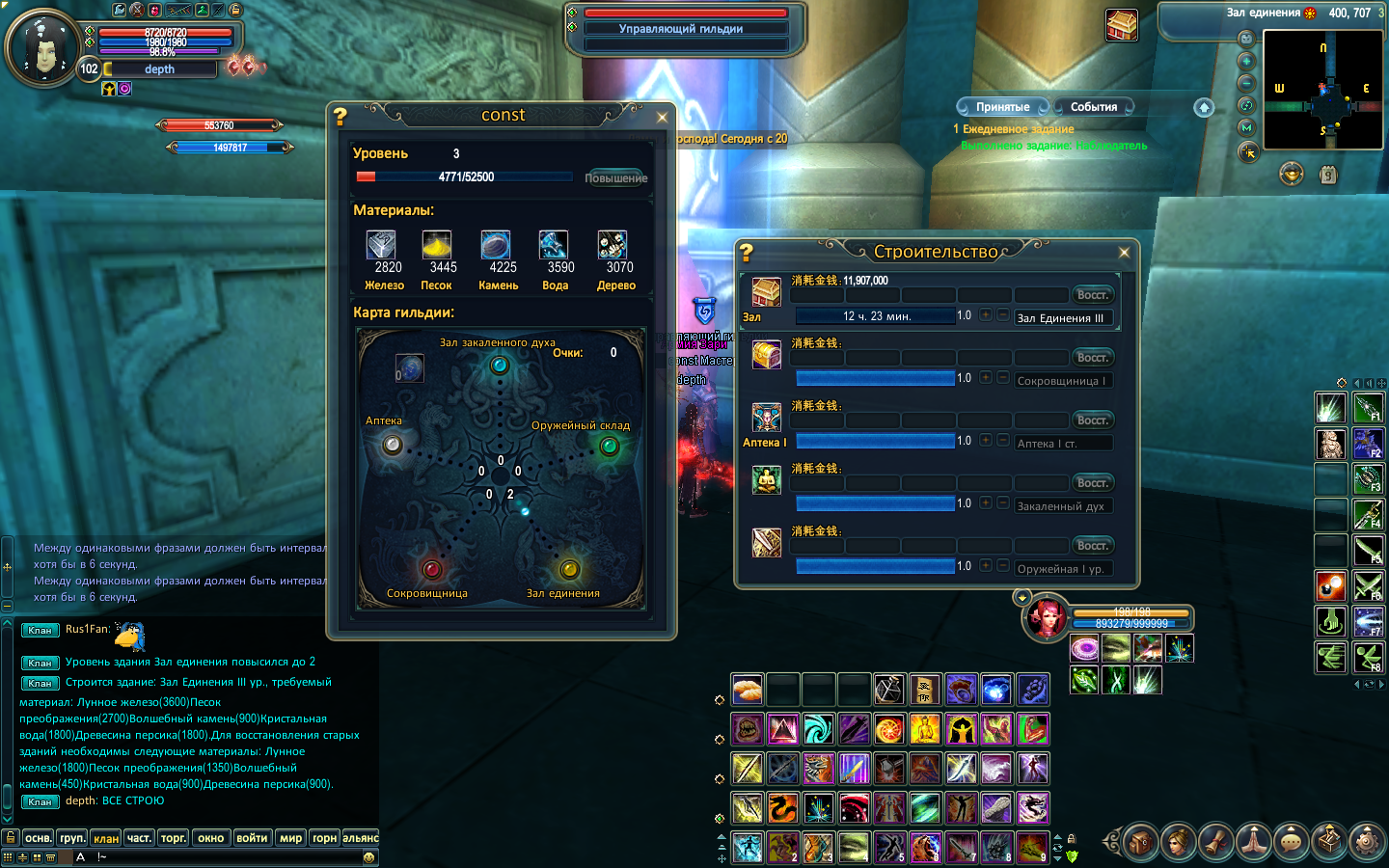Open help in the const window
This screenshot has height=868, width=1389.
(340, 117)
